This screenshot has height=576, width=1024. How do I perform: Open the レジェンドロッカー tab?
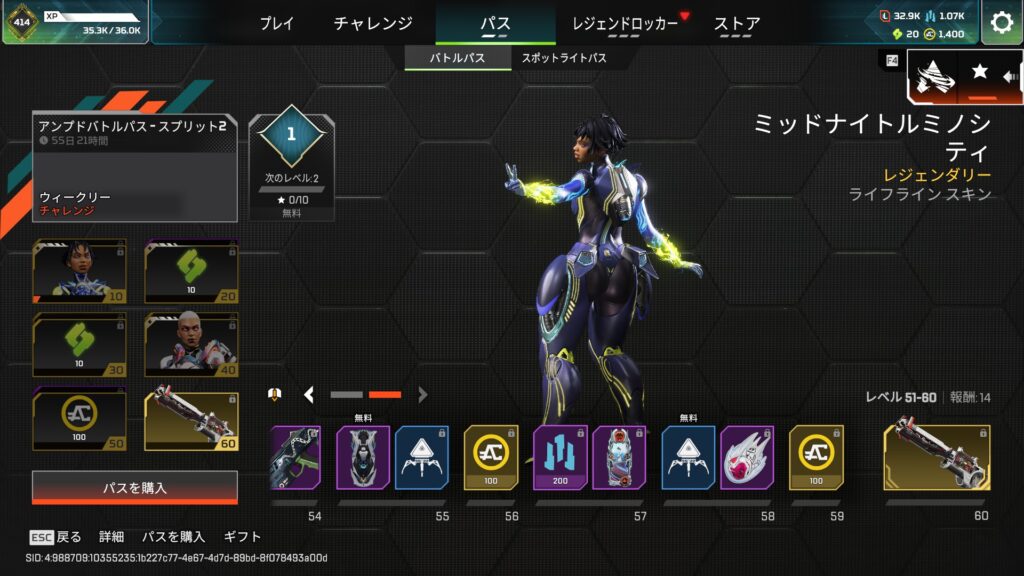pos(624,23)
